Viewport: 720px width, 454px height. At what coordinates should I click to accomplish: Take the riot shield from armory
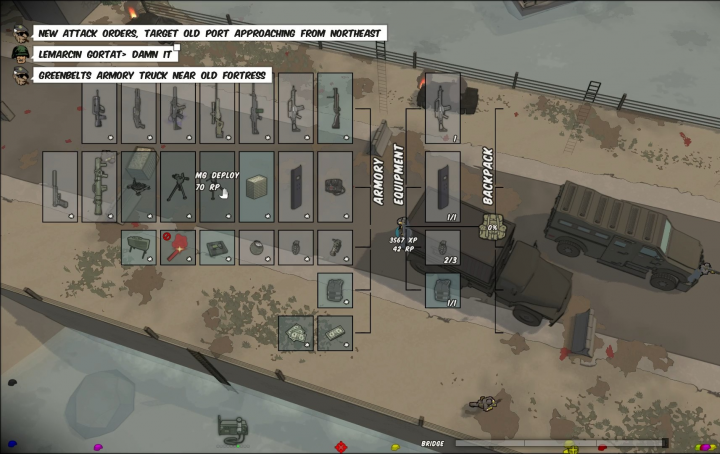pos(296,187)
